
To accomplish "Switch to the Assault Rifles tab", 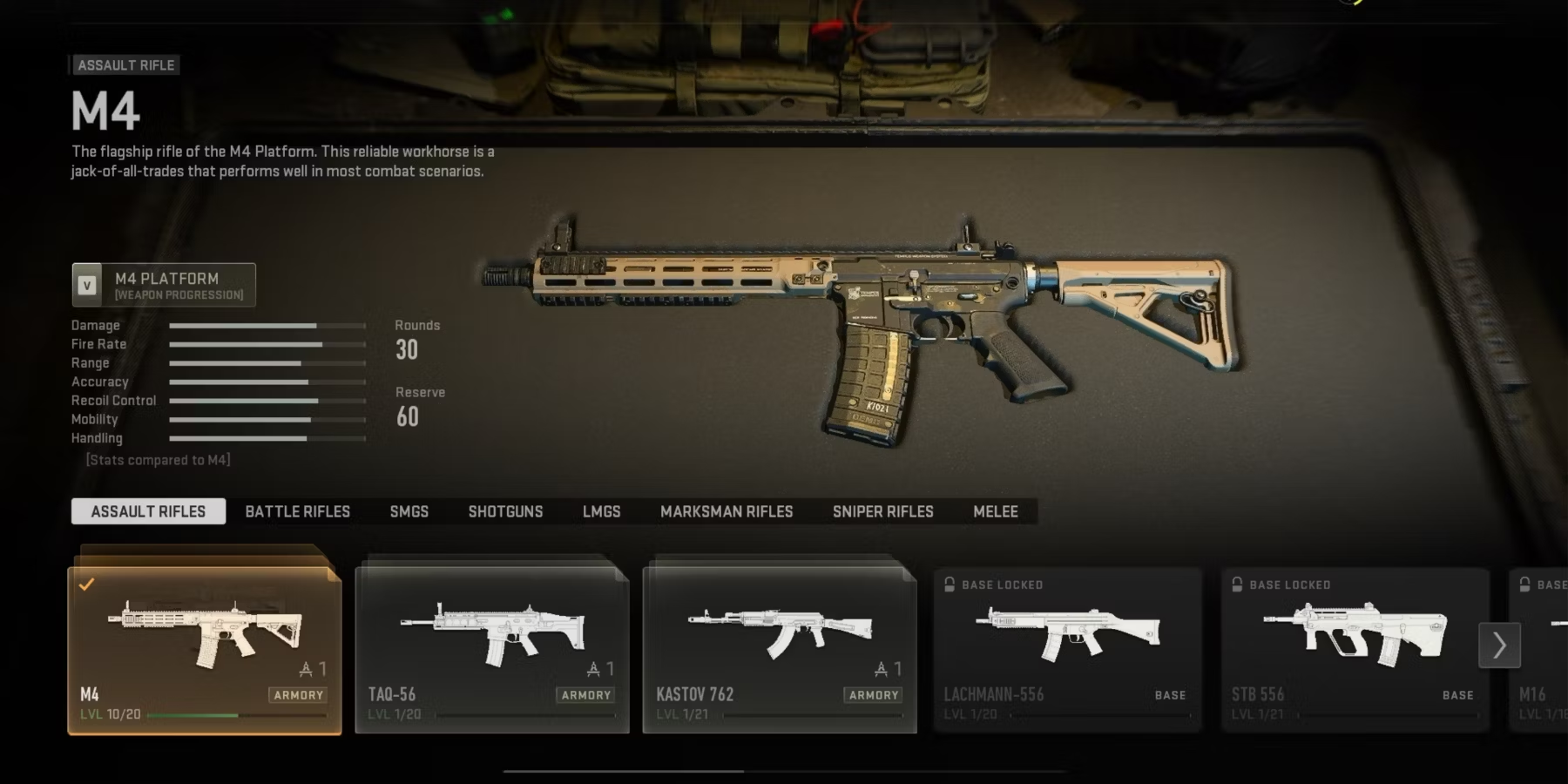I will pos(148,511).
